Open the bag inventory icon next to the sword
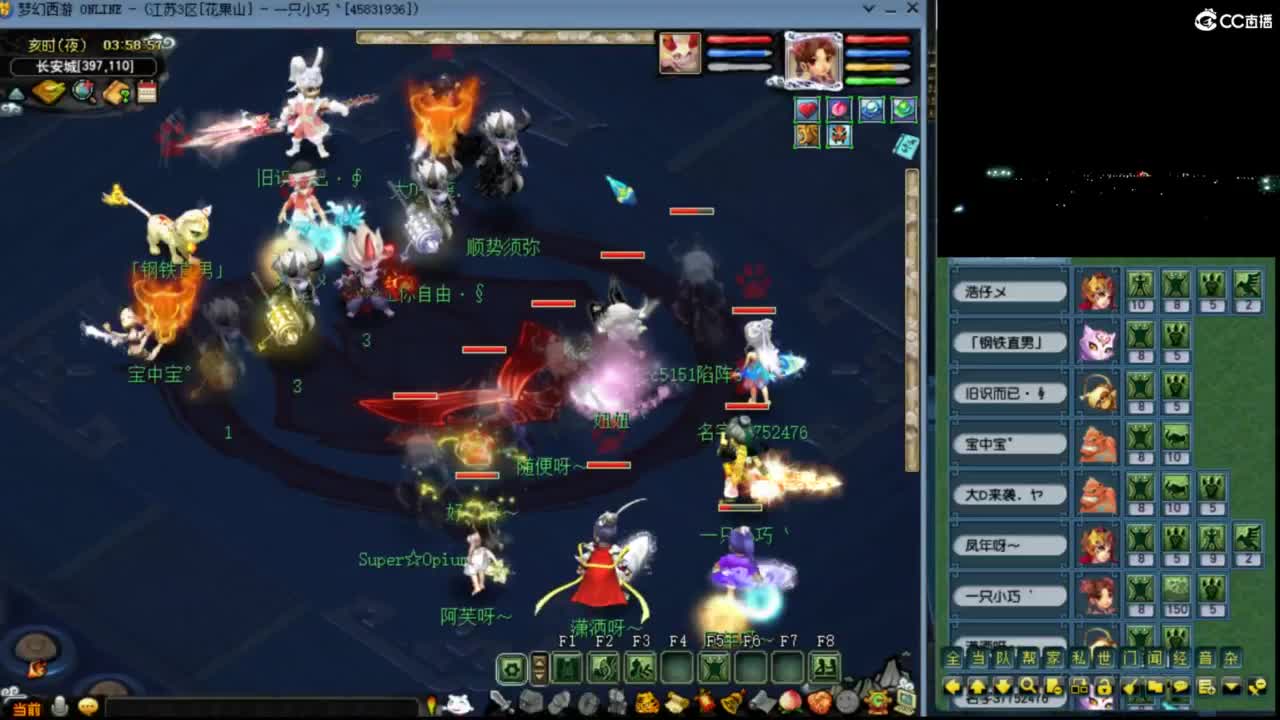Image resolution: width=1280 pixels, height=720 pixels. (x=534, y=702)
